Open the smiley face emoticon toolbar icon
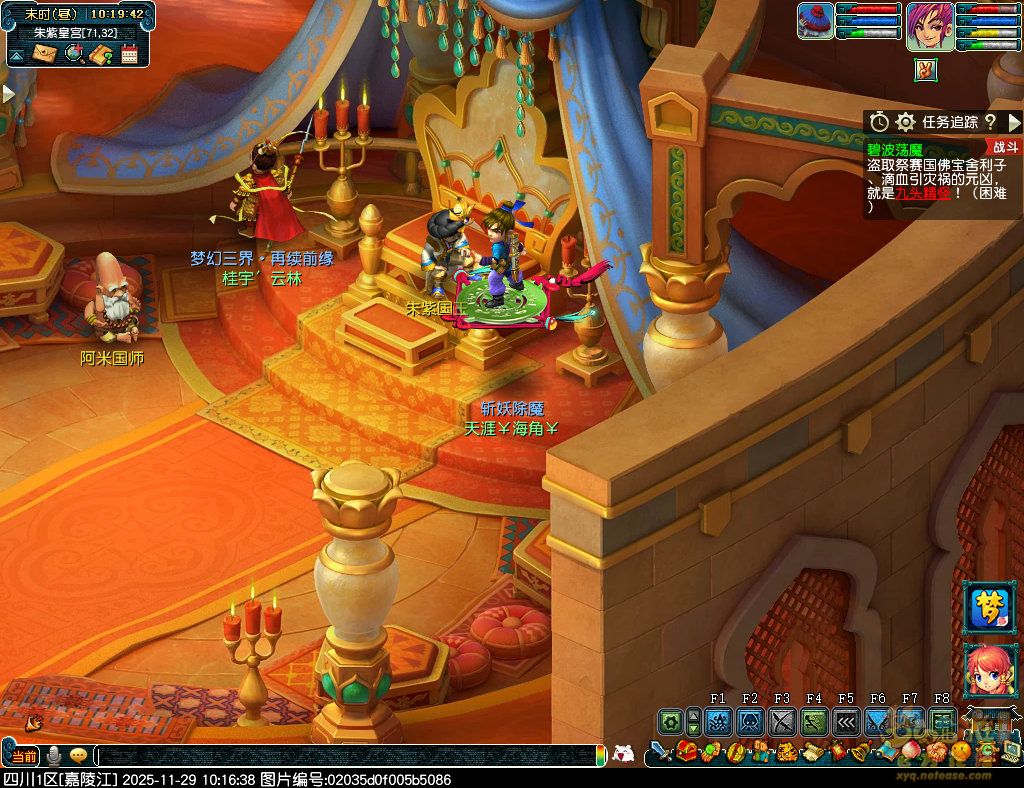The image size is (1024, 788). [x=961, y=751]
